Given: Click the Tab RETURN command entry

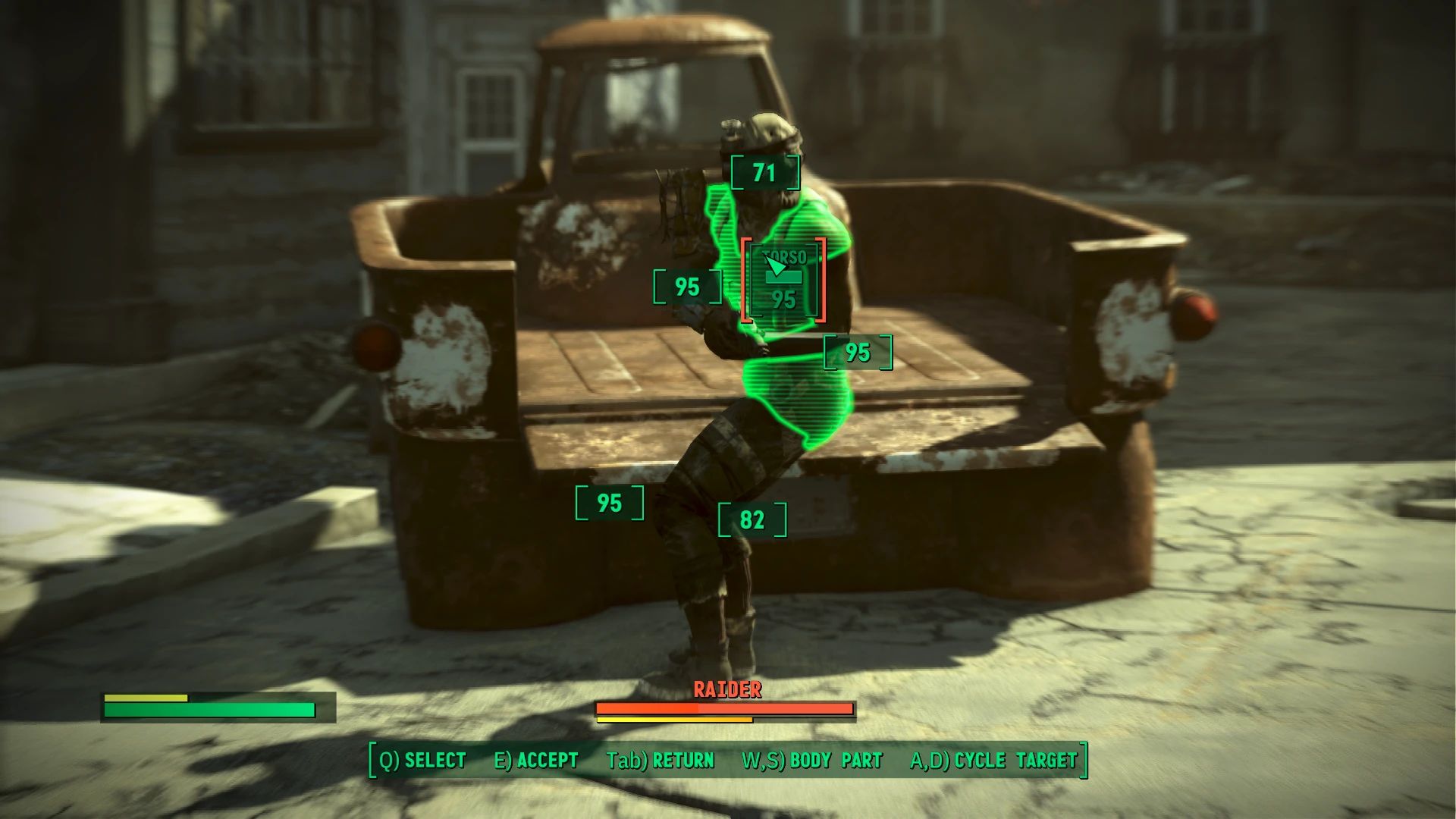Looking at the screenshot, I should click(x=661, y=760).
